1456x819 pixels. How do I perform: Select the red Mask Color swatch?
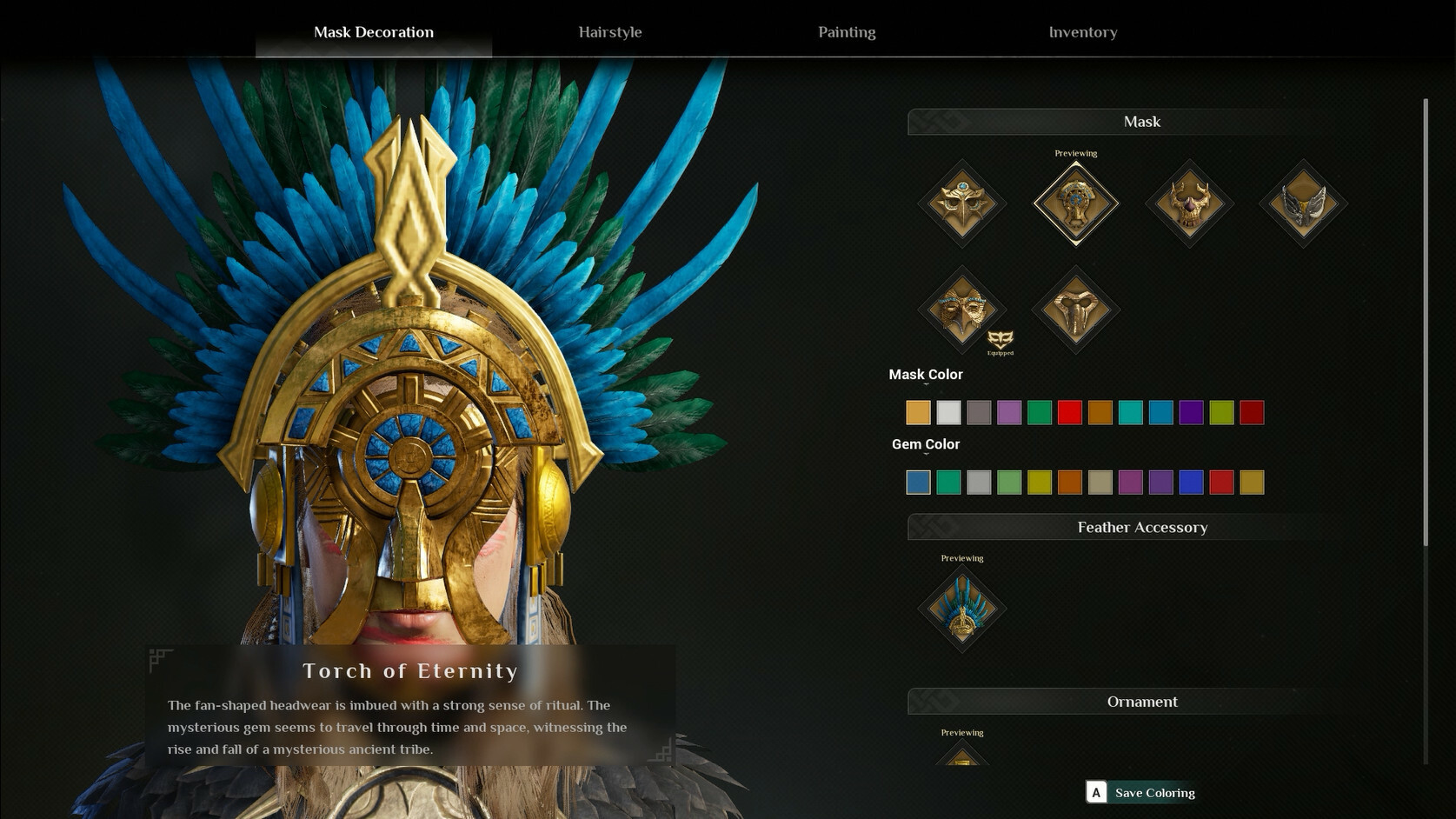(1070, 412)
